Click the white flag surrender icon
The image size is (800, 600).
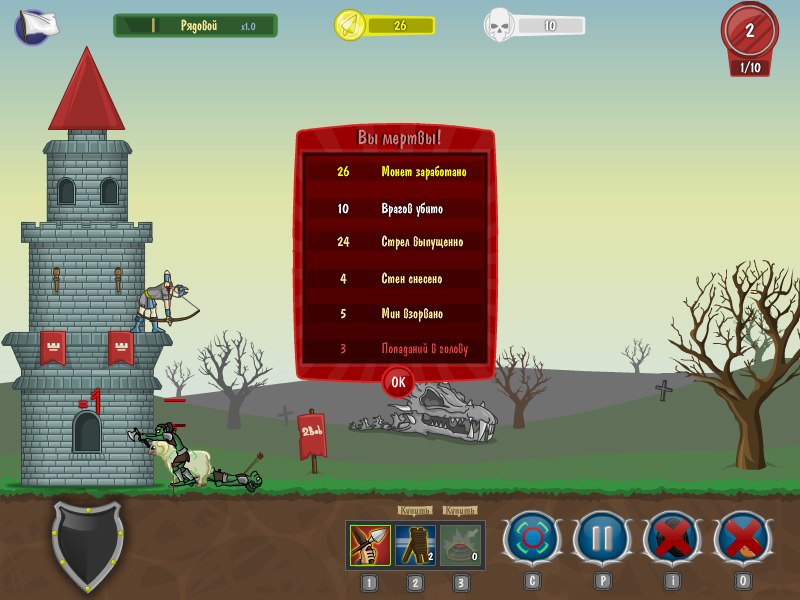pos(36,26)
